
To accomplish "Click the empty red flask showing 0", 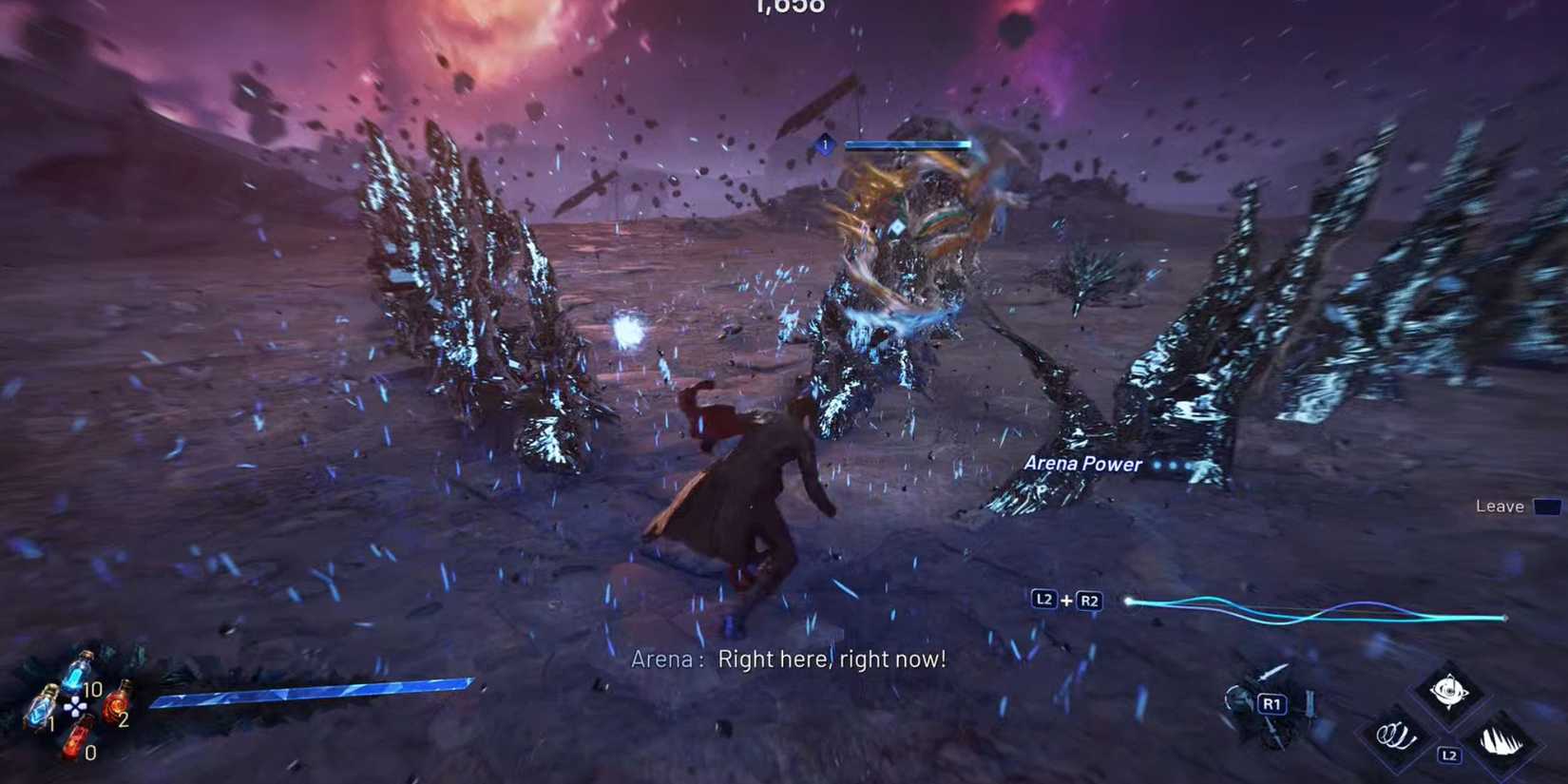I will [77, 739].
